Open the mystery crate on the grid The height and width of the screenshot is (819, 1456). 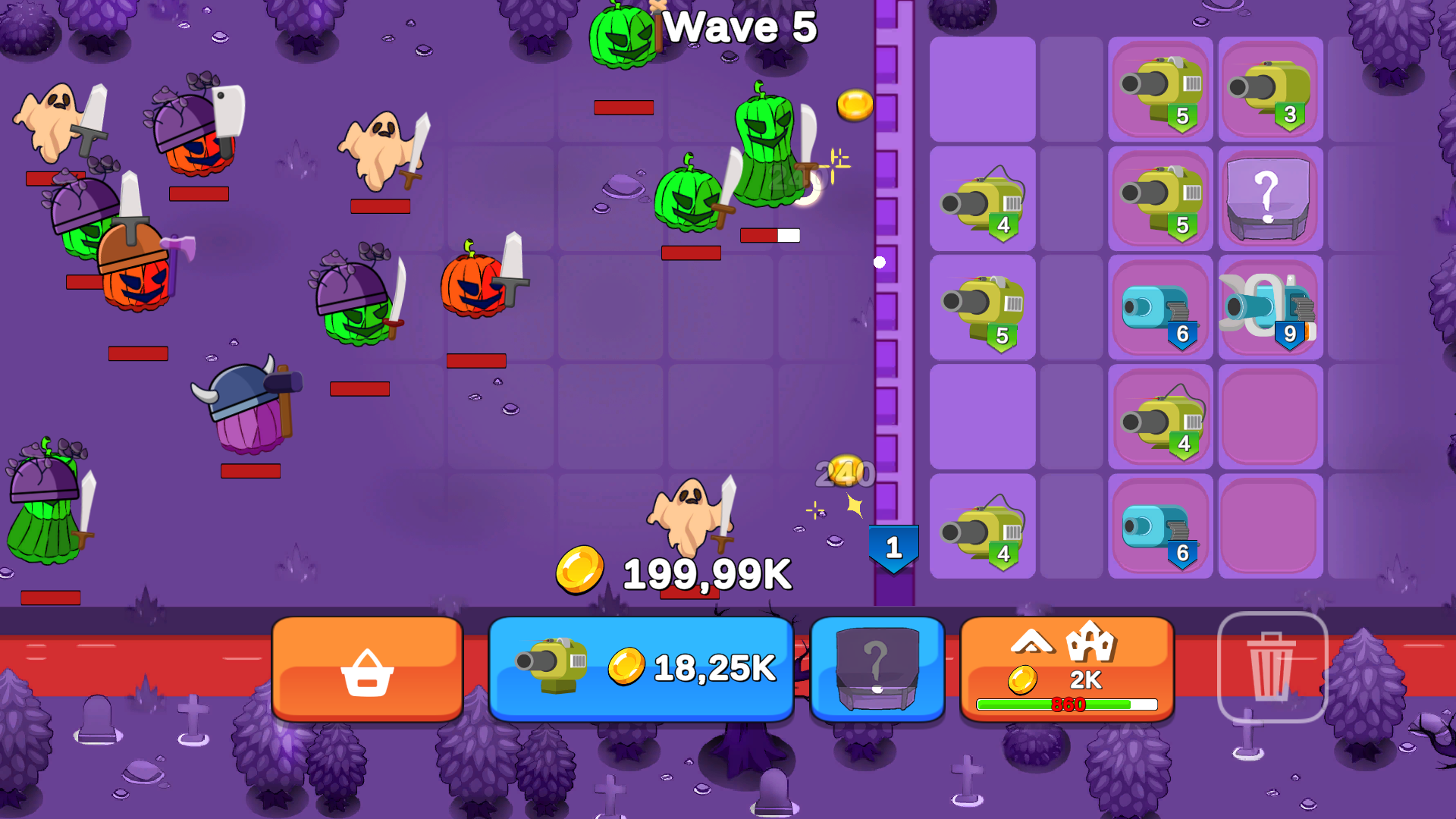1269,199
